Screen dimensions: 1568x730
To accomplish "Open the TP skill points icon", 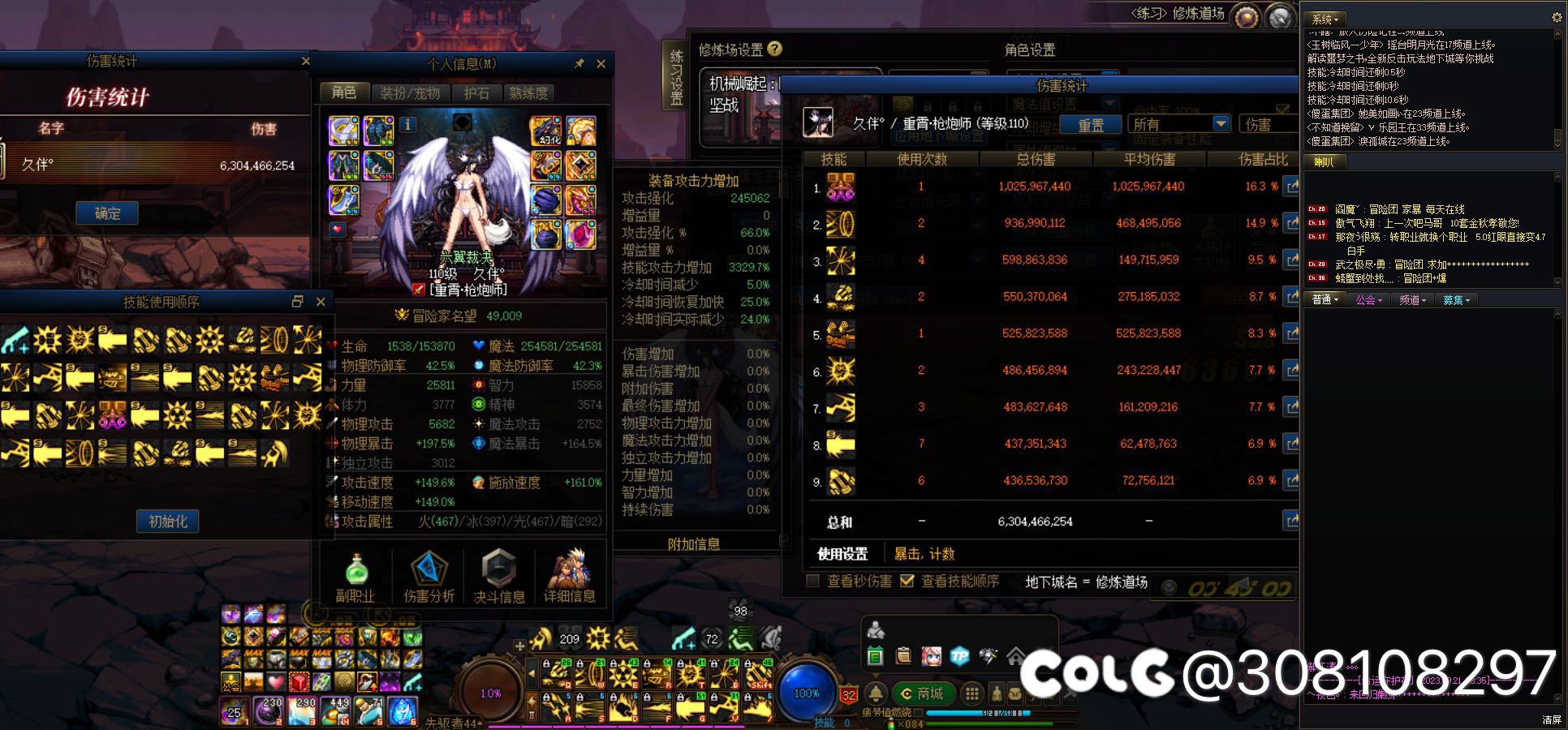I will click(x=958, y=655).
